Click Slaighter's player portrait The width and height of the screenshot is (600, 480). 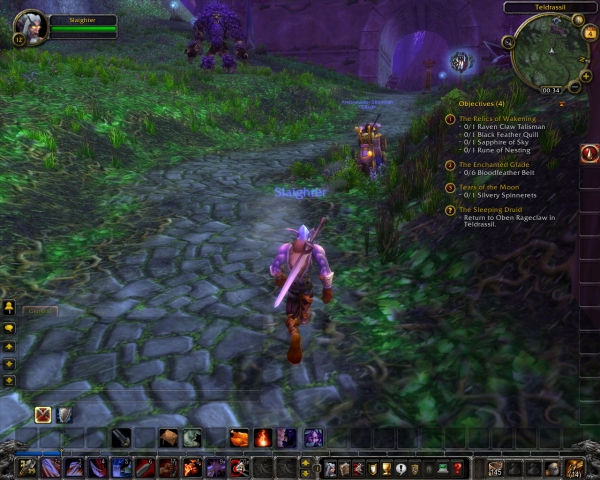point(28,25)
